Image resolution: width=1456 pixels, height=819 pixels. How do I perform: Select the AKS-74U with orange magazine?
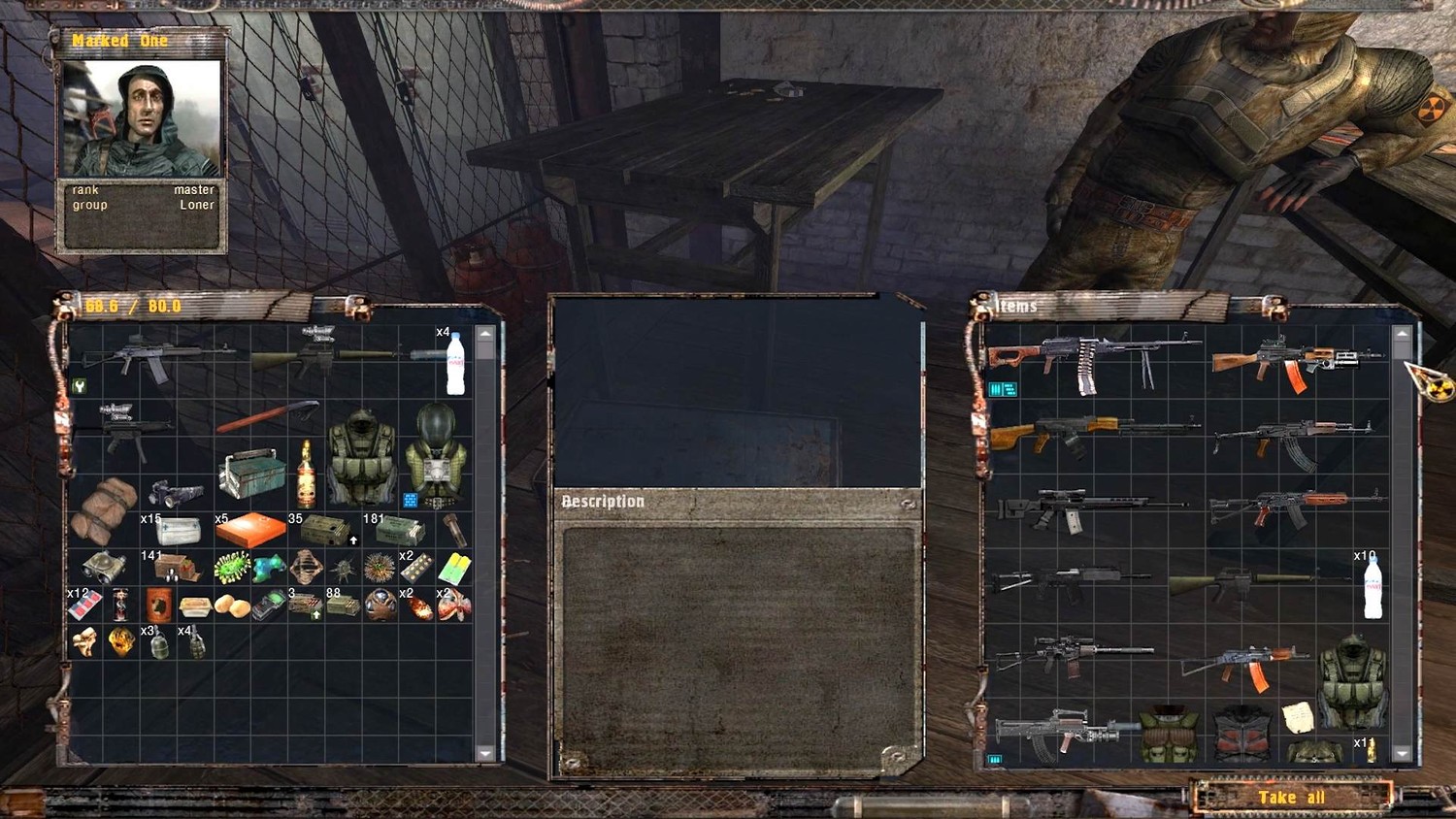pos(1244,666)
